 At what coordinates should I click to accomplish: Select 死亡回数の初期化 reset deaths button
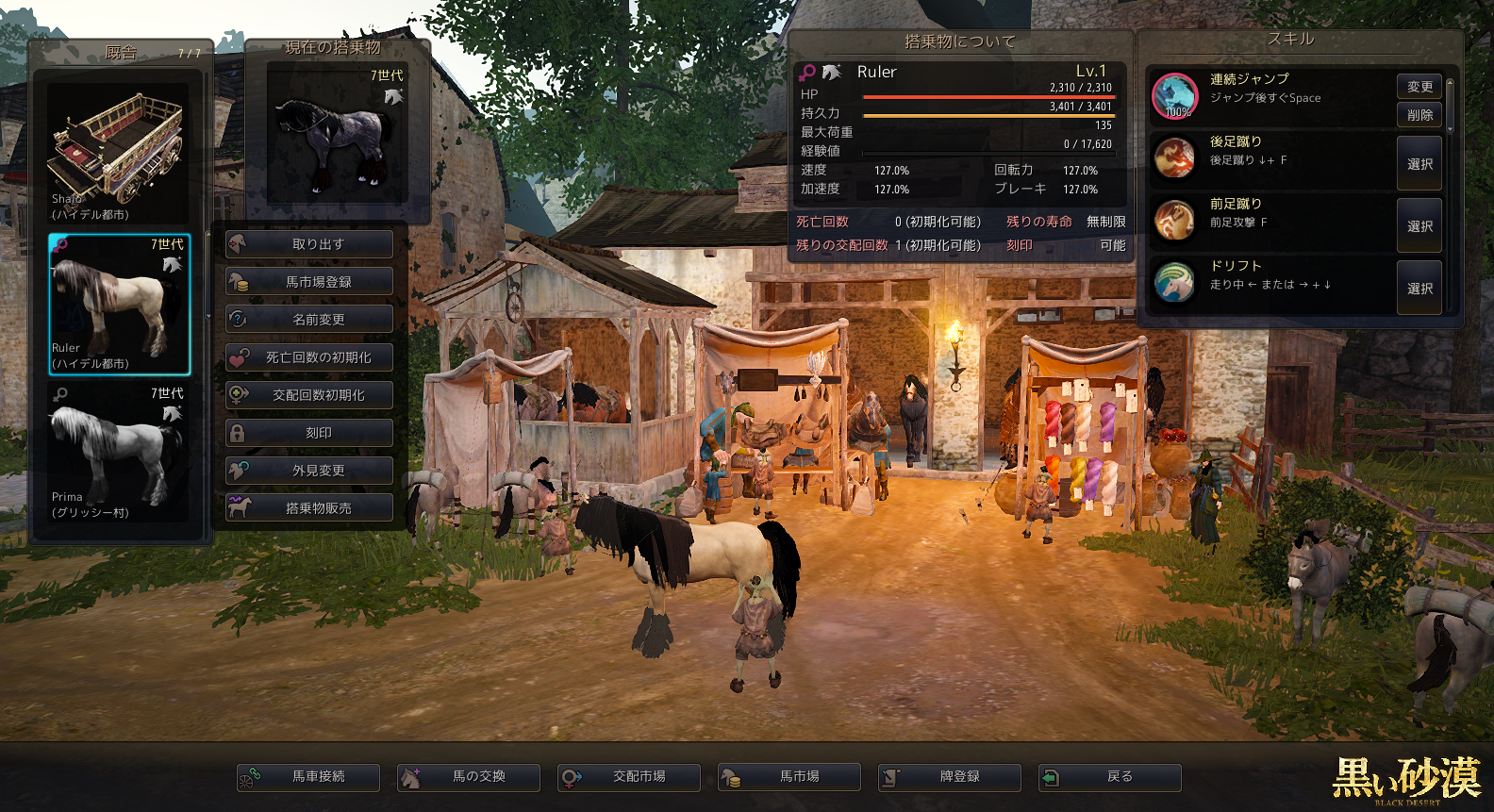click(309, 357)
